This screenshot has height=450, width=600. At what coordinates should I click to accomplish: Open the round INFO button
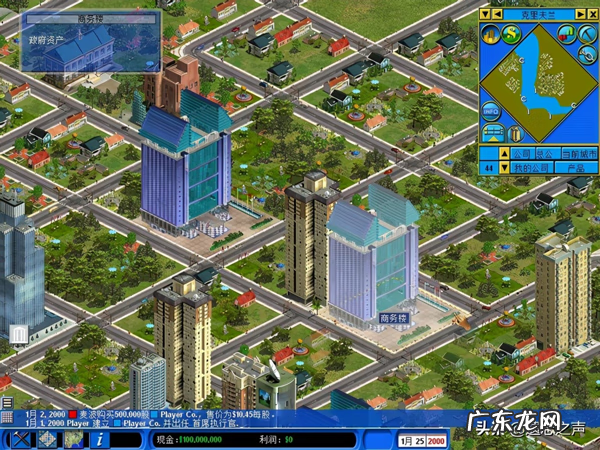490,108
